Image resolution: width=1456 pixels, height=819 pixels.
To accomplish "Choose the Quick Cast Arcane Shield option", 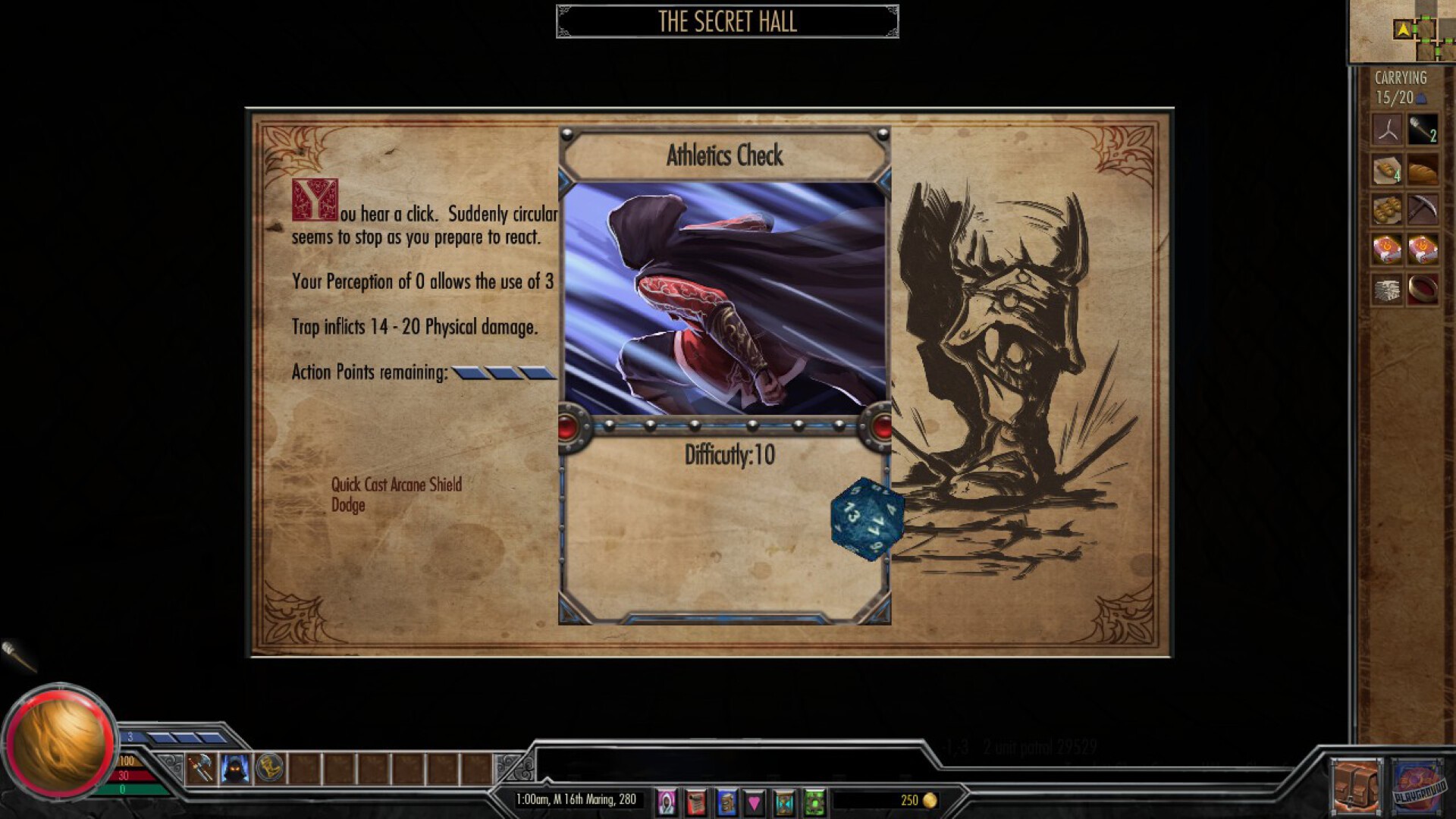I will click(x=396, y=485).
